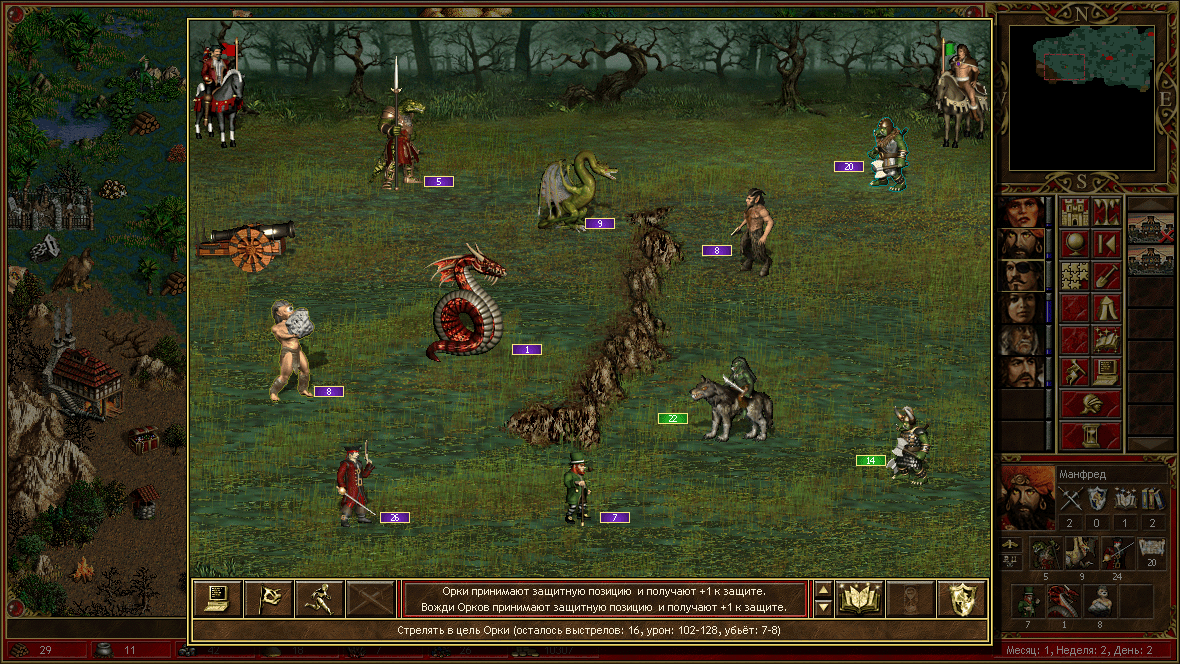
Task: Defend with the shield button
Action: pyautogui.click(x=962, y=598)
